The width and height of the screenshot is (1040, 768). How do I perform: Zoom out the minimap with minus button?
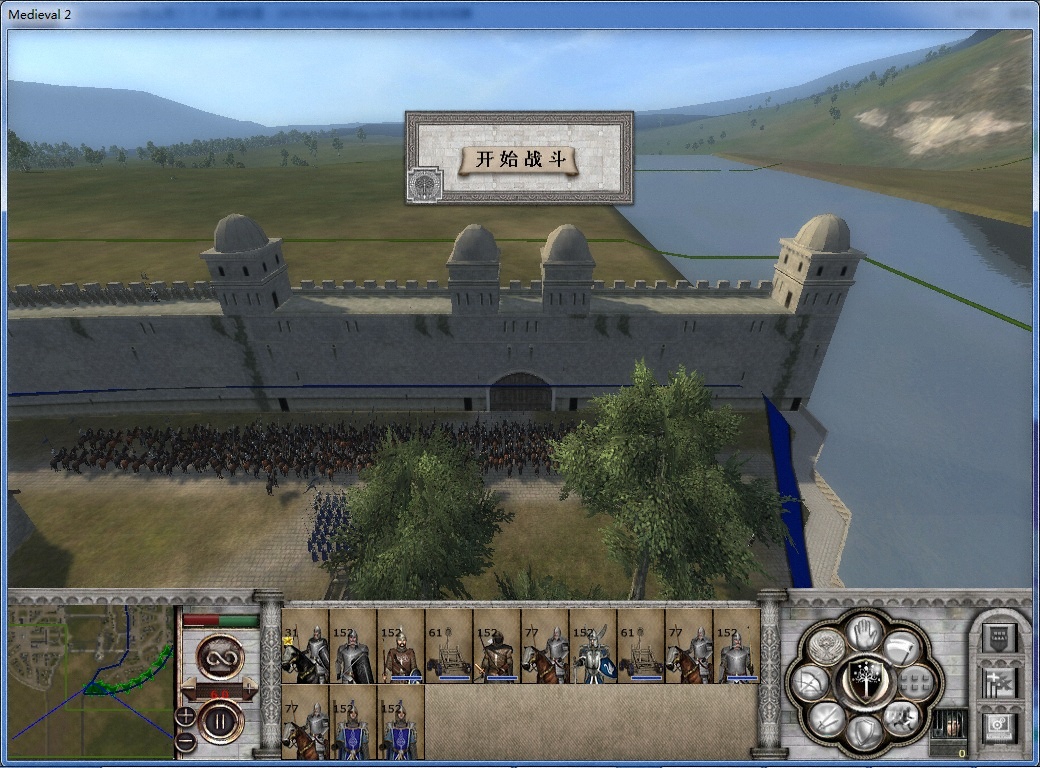185,742
